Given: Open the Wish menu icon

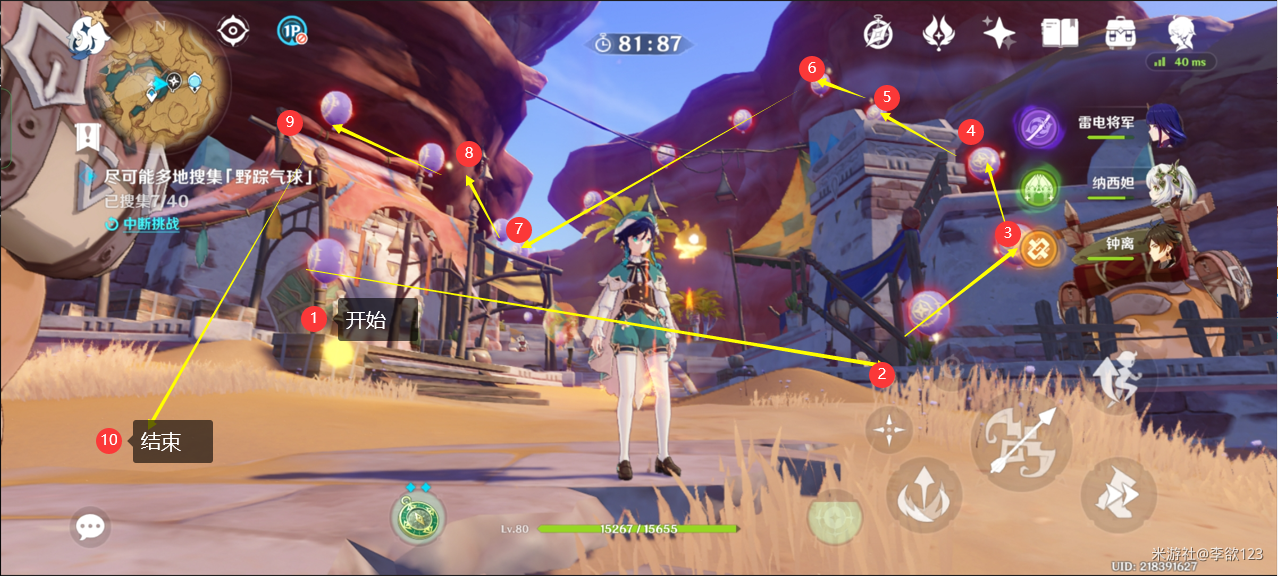Looking at the screenshot, I should point(938,33).
